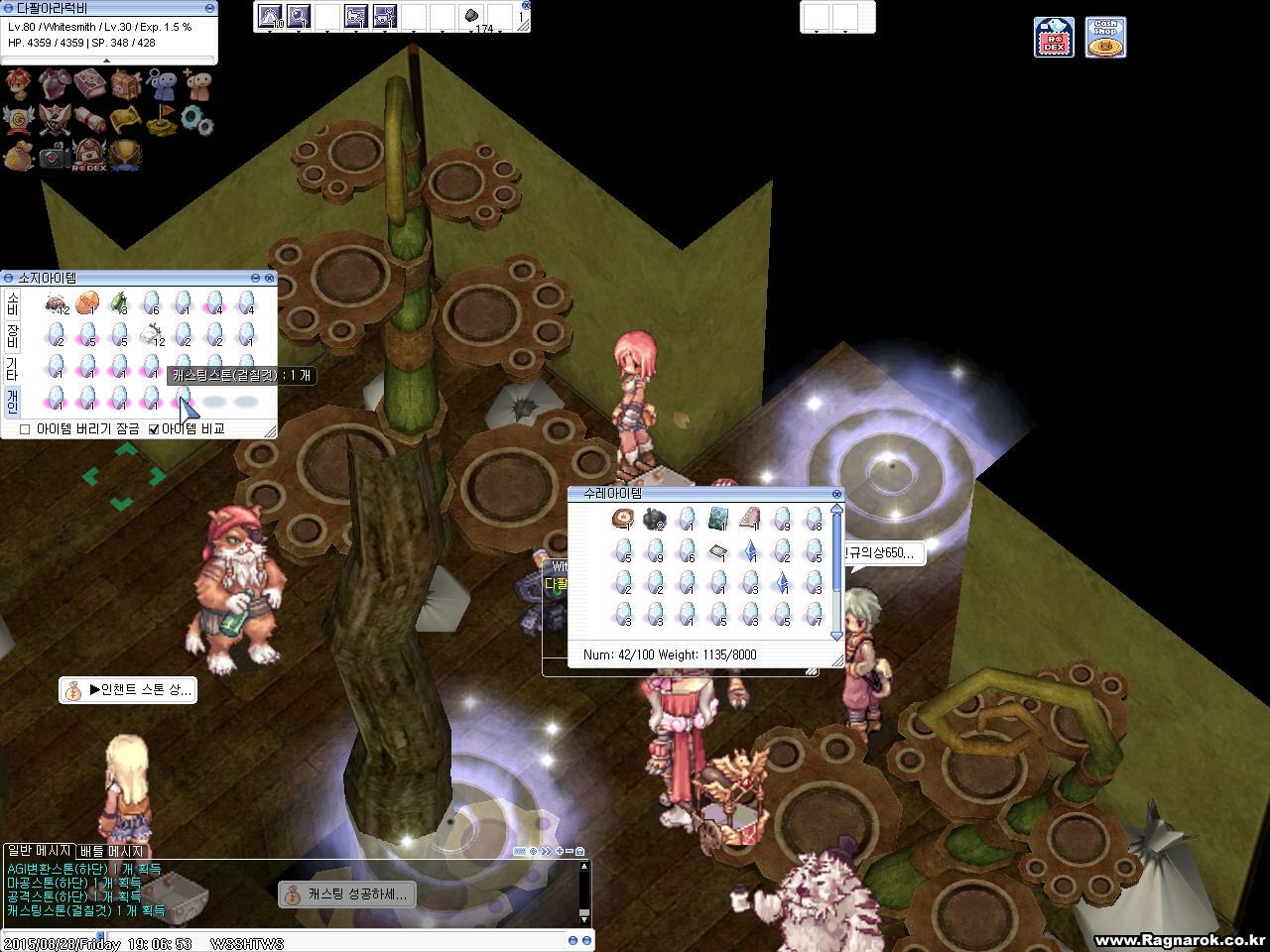
Task: Close the 소지아이템 inventory window
Action: click(269, 279)
